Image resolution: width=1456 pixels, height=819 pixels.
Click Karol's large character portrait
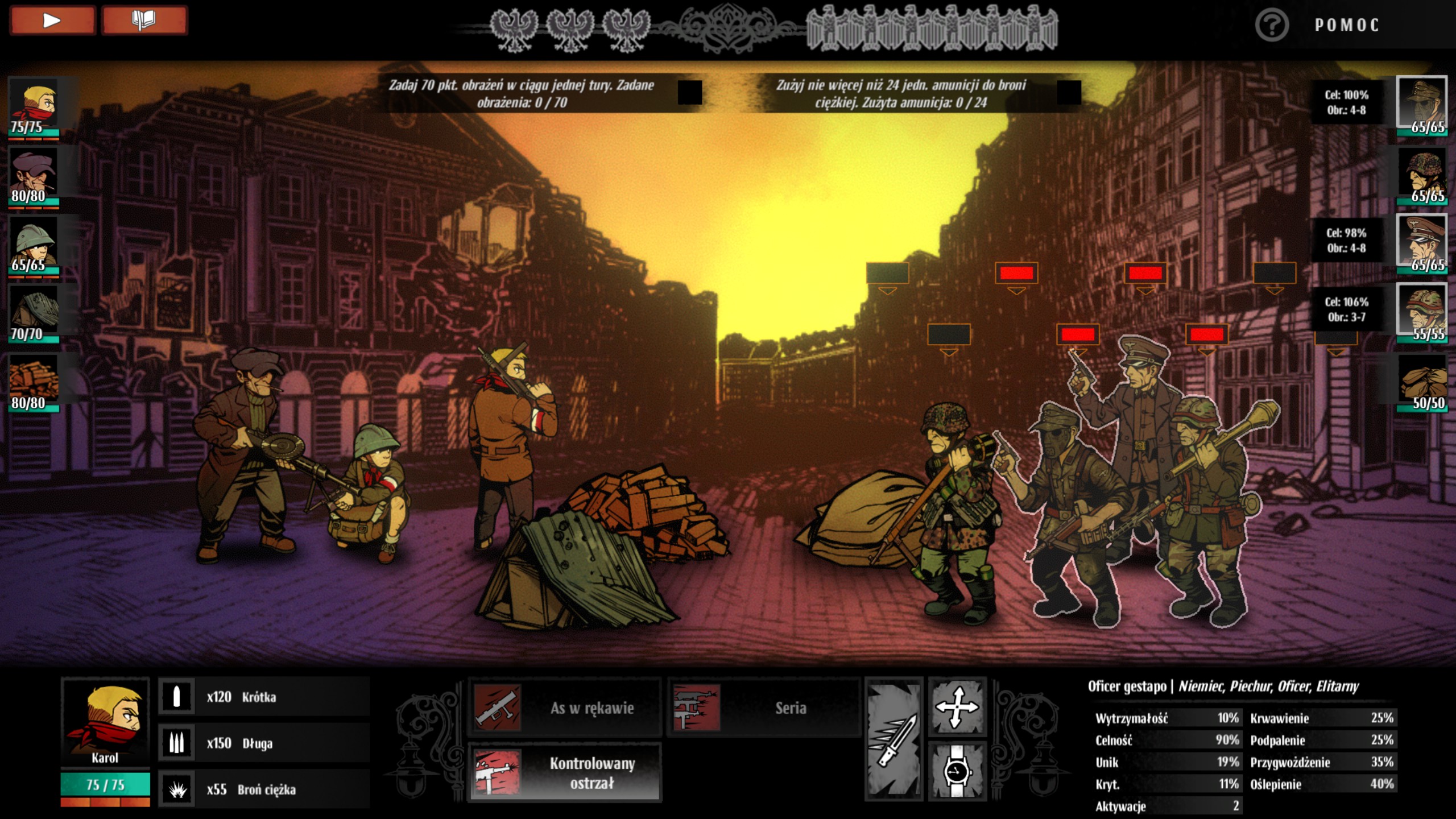point(105,720)
